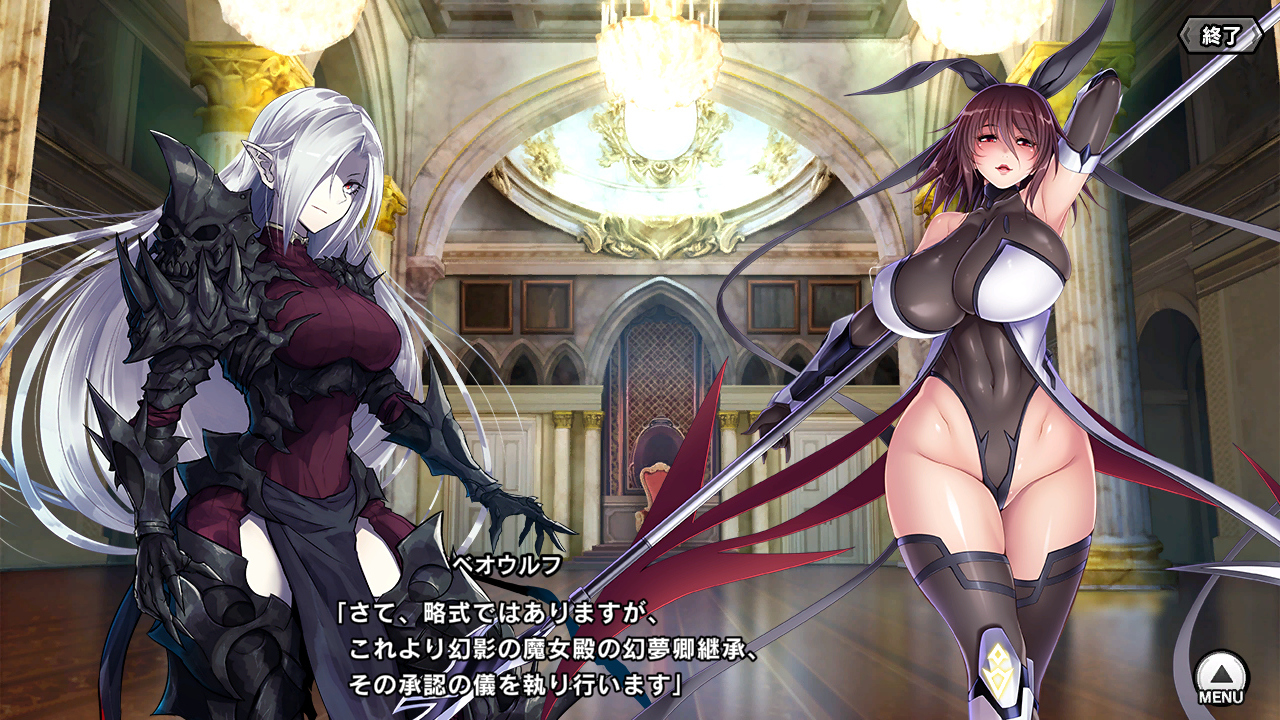1280x720 pixels.
Task: Open the MENU triangle button
Action: click(1222, 675)
